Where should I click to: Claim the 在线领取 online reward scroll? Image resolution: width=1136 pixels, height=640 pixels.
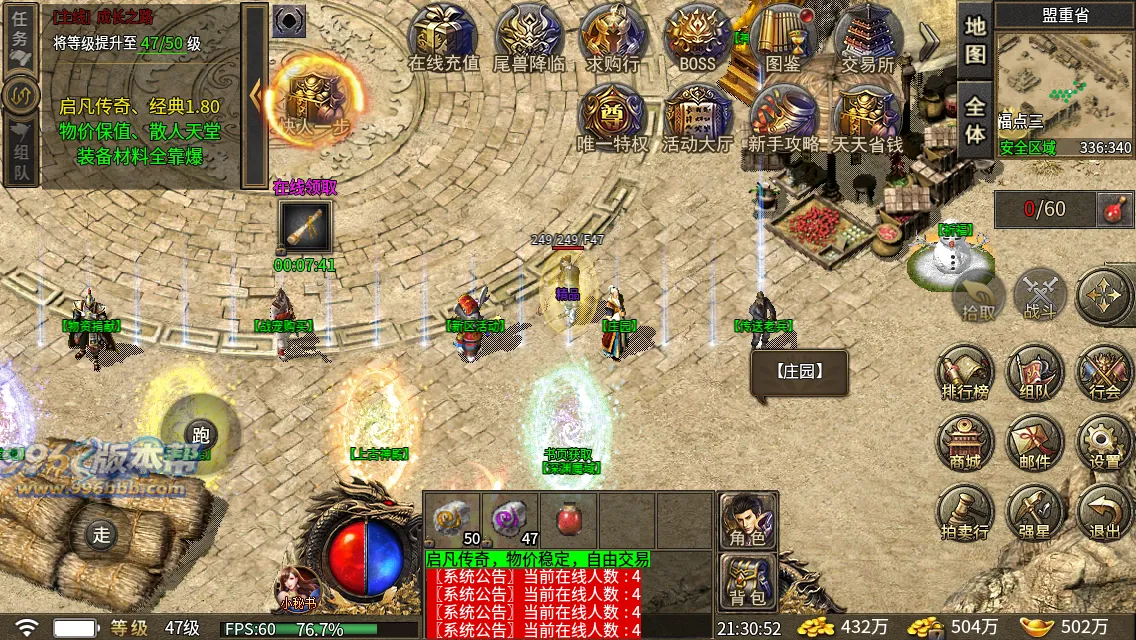click(x=305, y=227)
